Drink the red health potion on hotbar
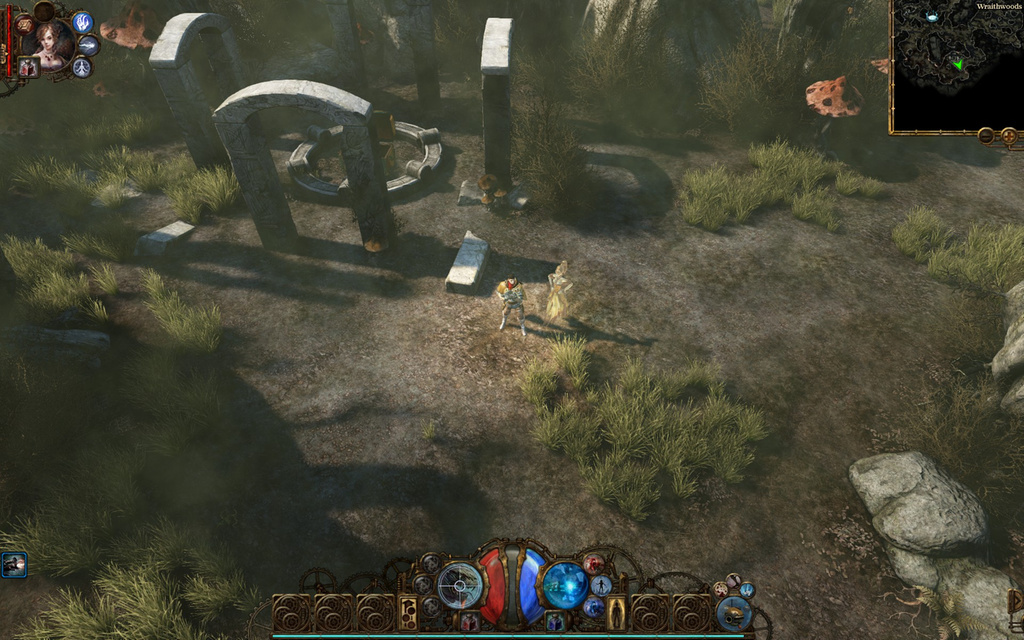 pos(470,622)
